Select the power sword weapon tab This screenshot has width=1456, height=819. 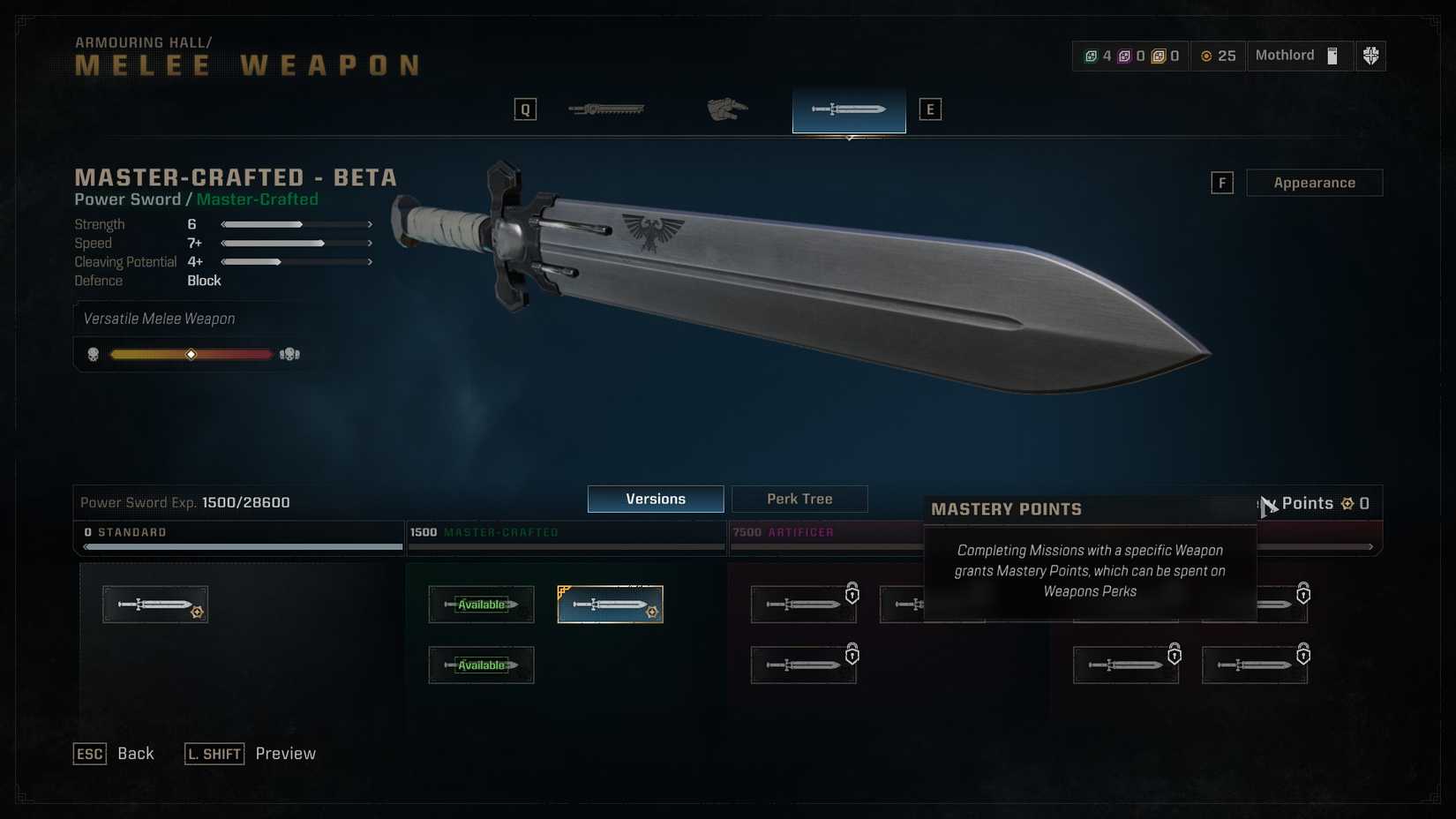click(x=848, y=109)
